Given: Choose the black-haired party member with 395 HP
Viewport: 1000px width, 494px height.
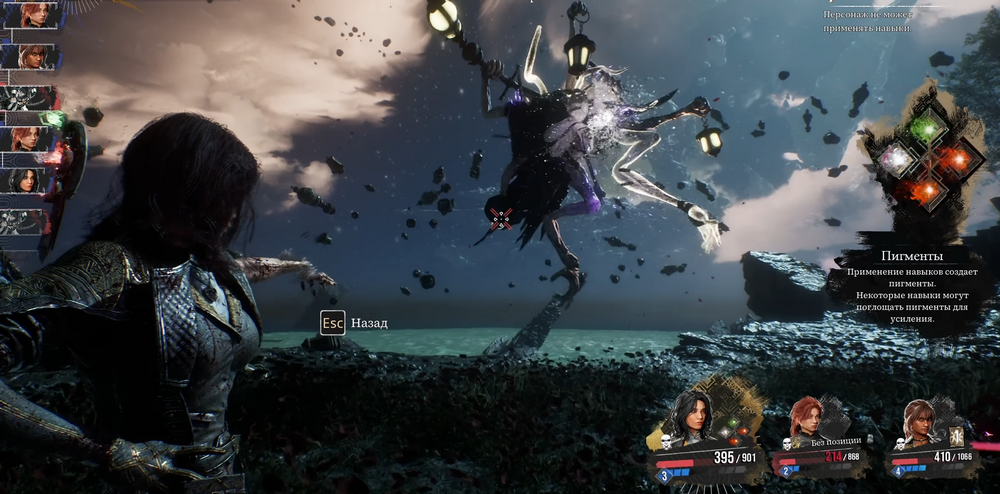Looking at the screenshot, I should tap(692, 420).
